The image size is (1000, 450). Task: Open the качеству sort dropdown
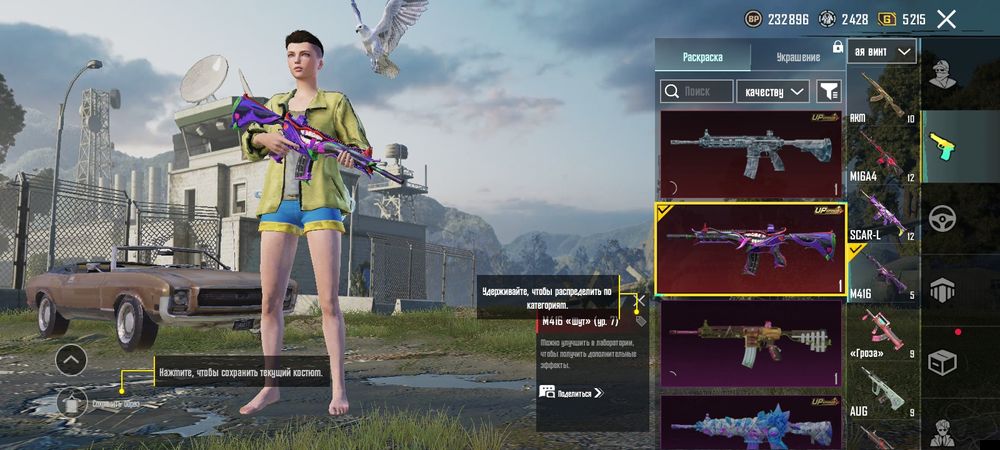click(x=772, y=92)
